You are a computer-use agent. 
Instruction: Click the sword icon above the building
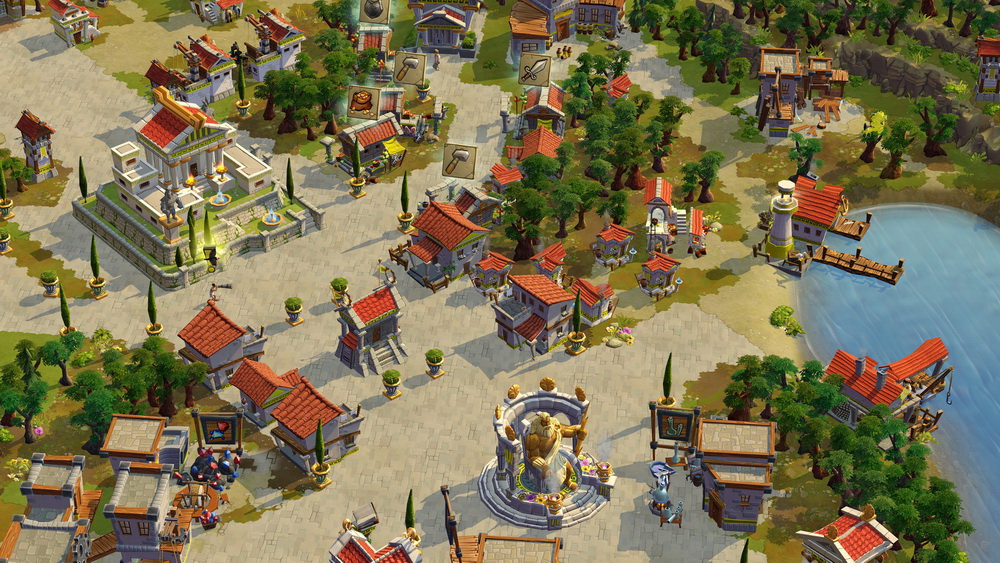pyautogui.click(x=534, y=69)
